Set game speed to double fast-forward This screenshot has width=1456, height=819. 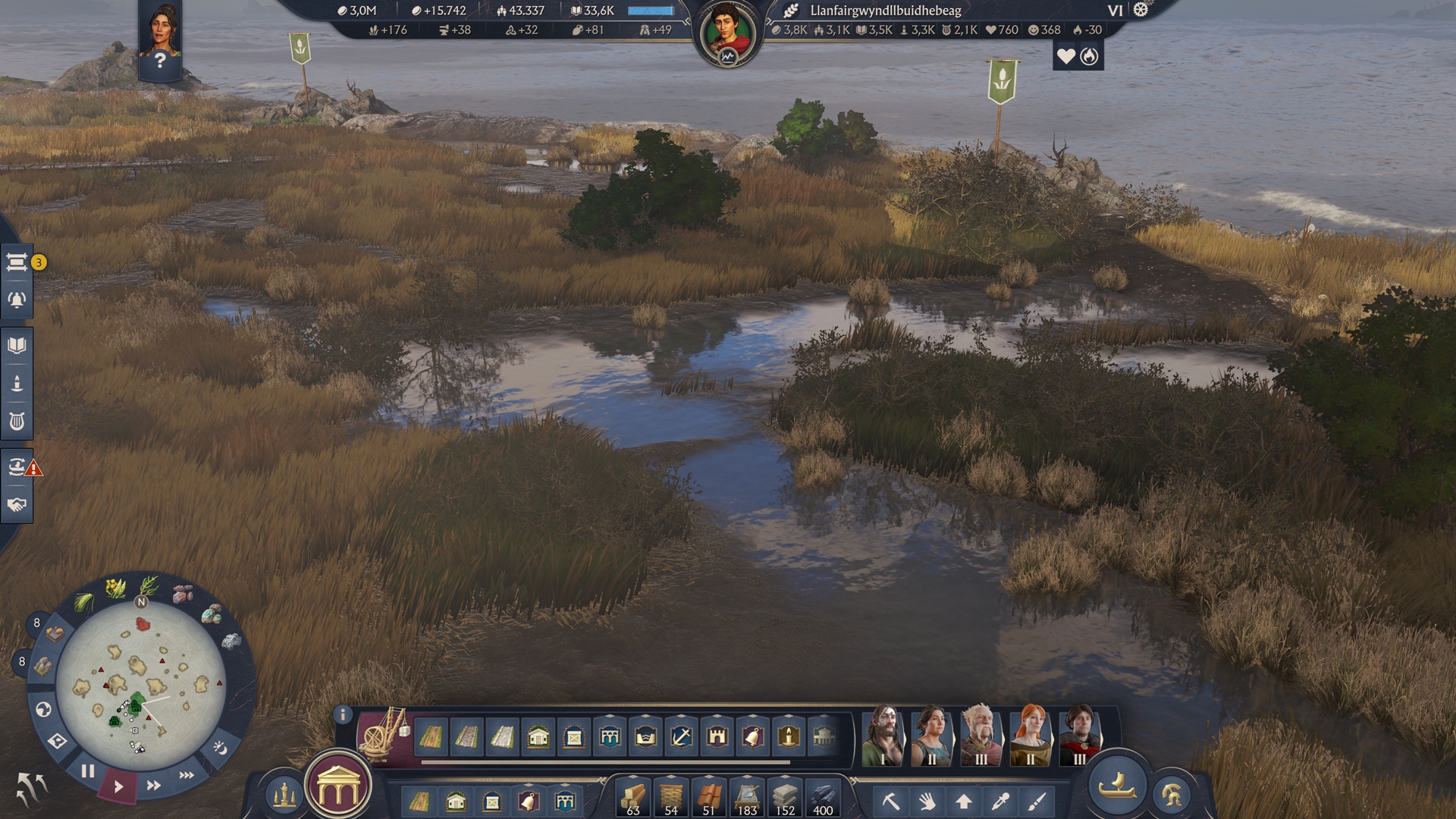pyautogui.click(x=153, y=786)
